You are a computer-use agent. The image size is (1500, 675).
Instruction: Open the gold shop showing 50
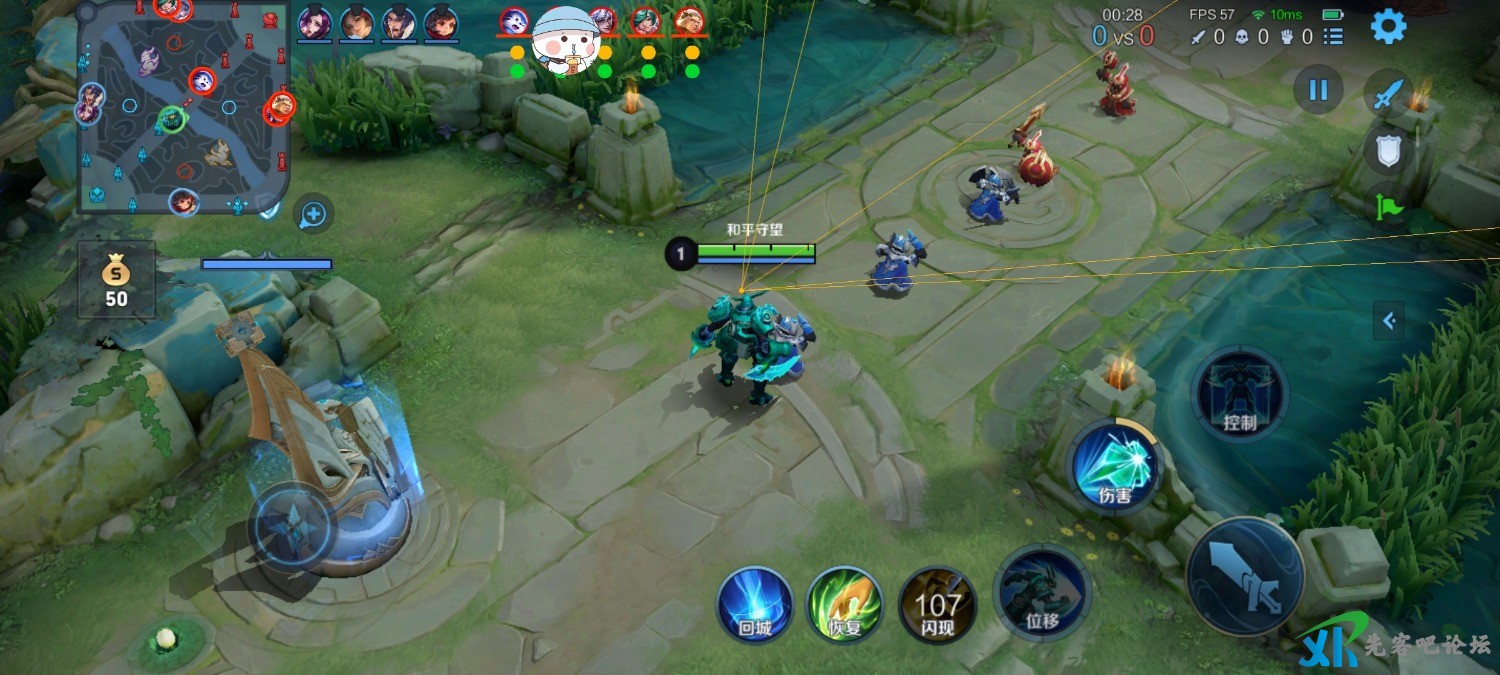[x=117, y=280]
